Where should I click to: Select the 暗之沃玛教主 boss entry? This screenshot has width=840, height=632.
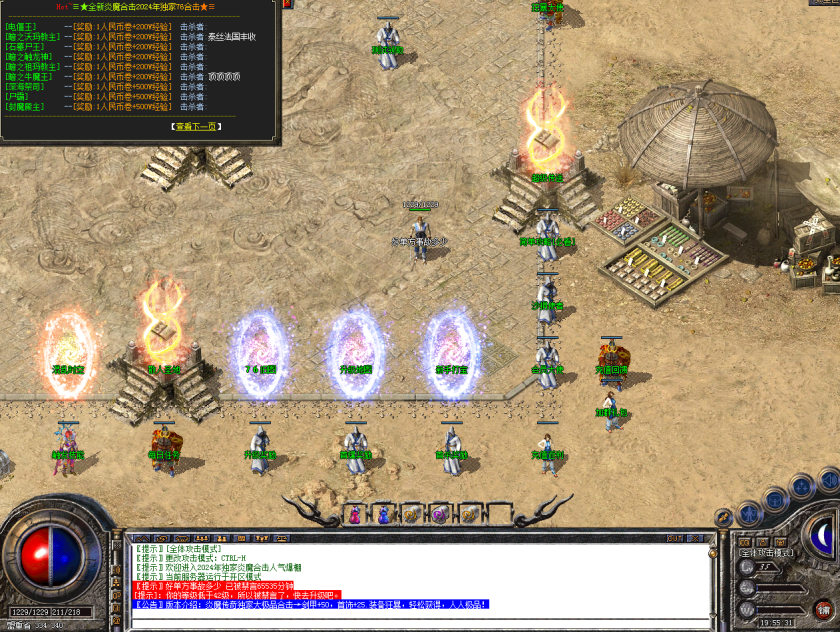(31, 36)
